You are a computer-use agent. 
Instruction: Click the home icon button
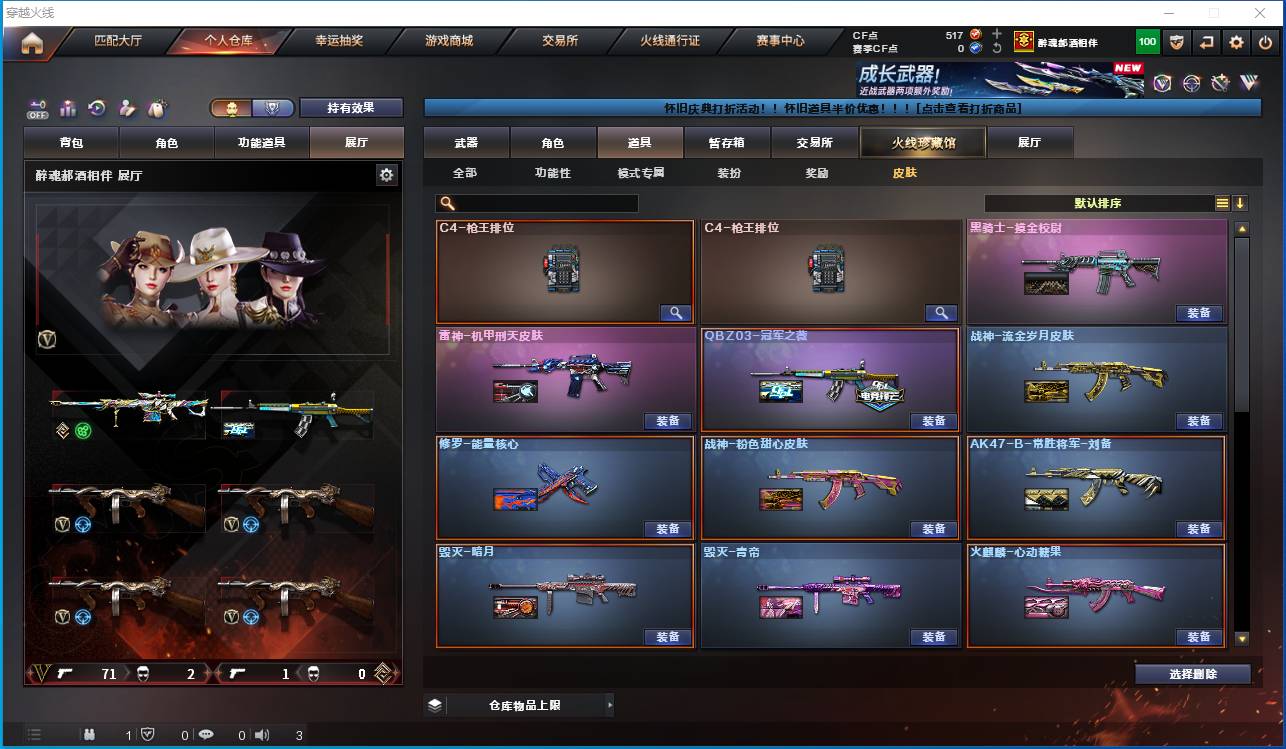[x=32, y=43]
